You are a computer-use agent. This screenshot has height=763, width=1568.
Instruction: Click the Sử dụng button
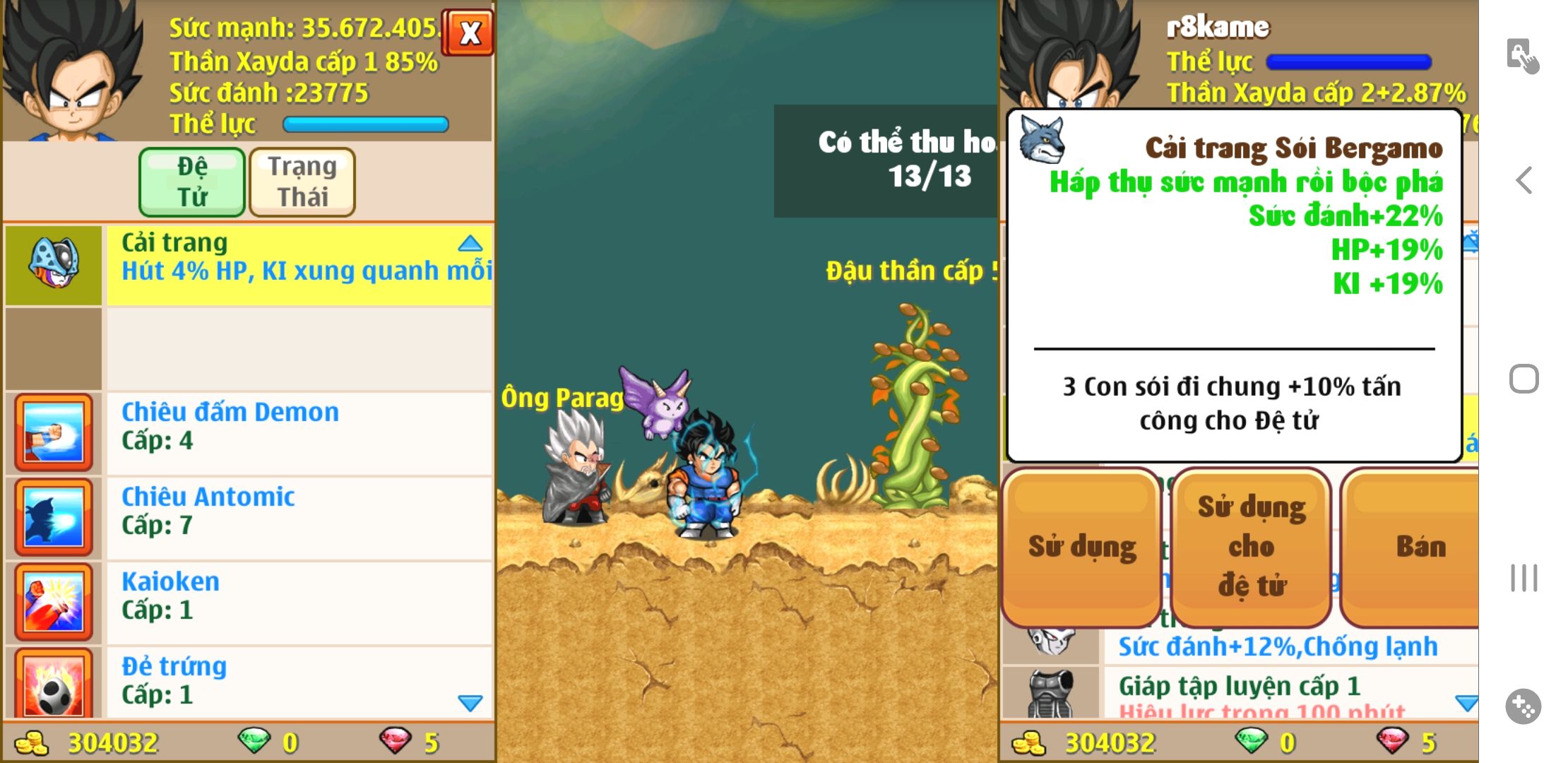[x=1081, y=548]
